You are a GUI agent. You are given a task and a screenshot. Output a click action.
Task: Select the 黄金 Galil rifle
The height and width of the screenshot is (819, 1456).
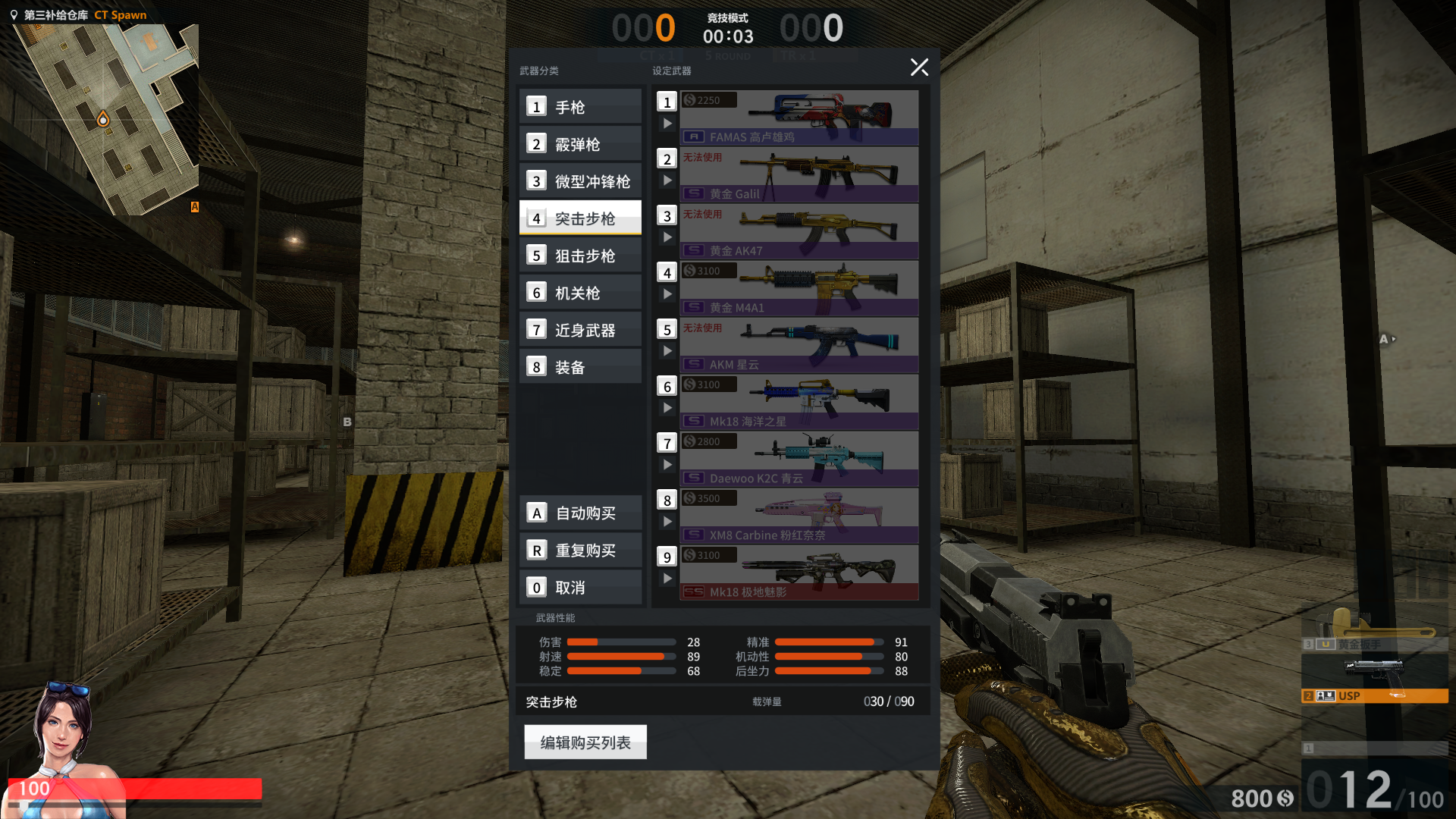pos(799,174)
